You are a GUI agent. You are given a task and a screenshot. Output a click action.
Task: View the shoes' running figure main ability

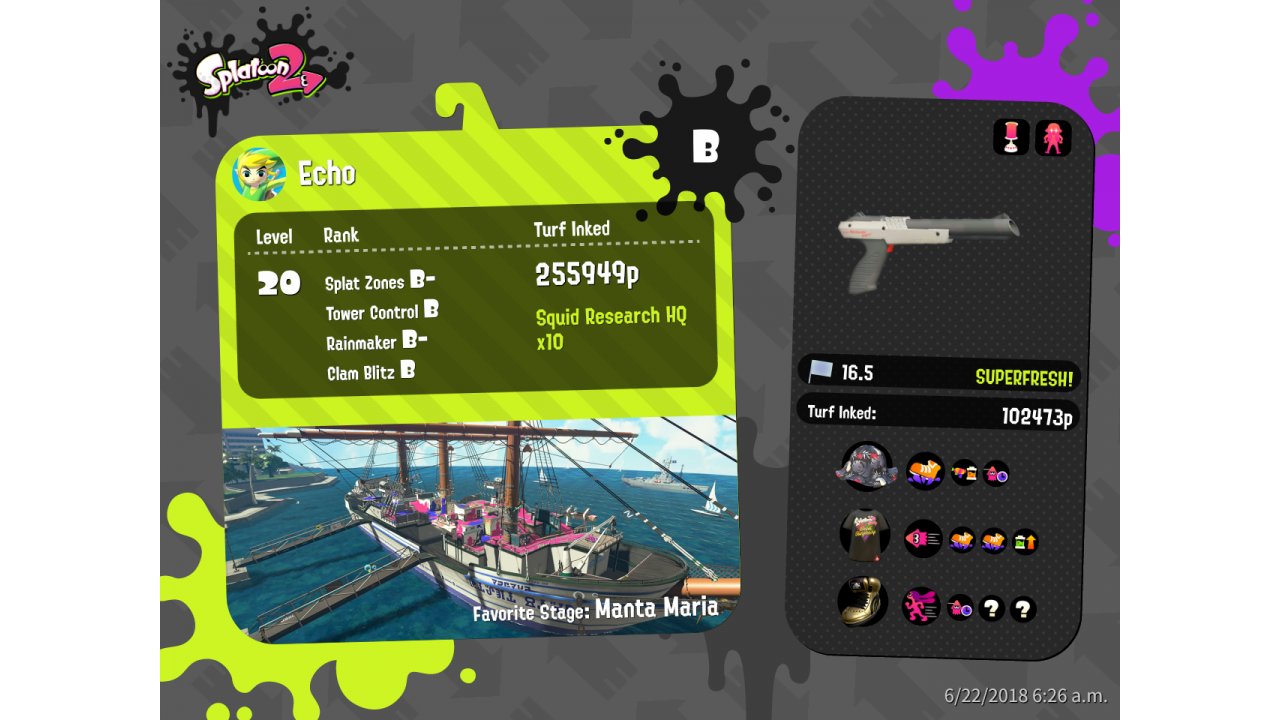921,605
